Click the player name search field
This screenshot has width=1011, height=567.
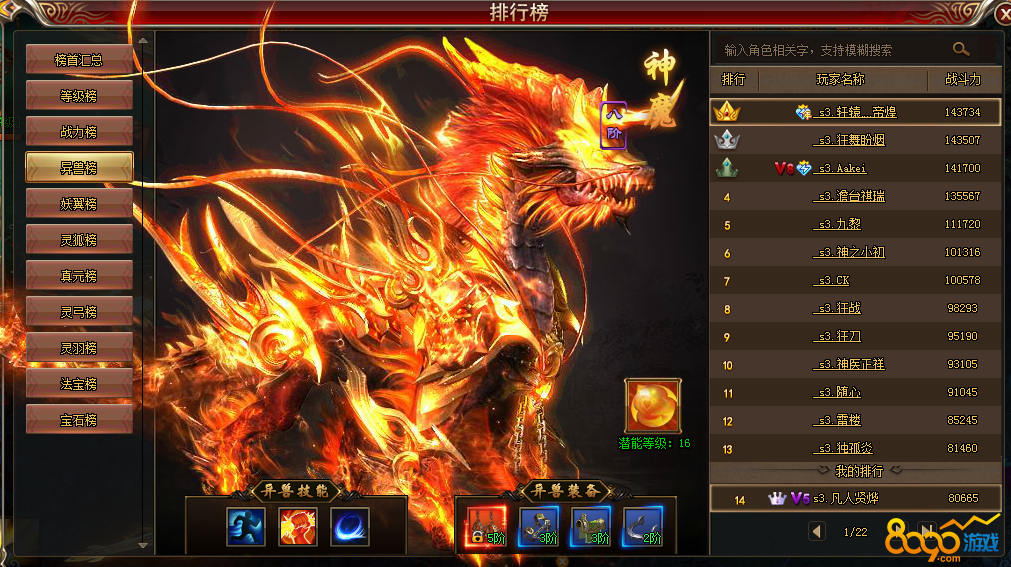[x=830, y=49]
